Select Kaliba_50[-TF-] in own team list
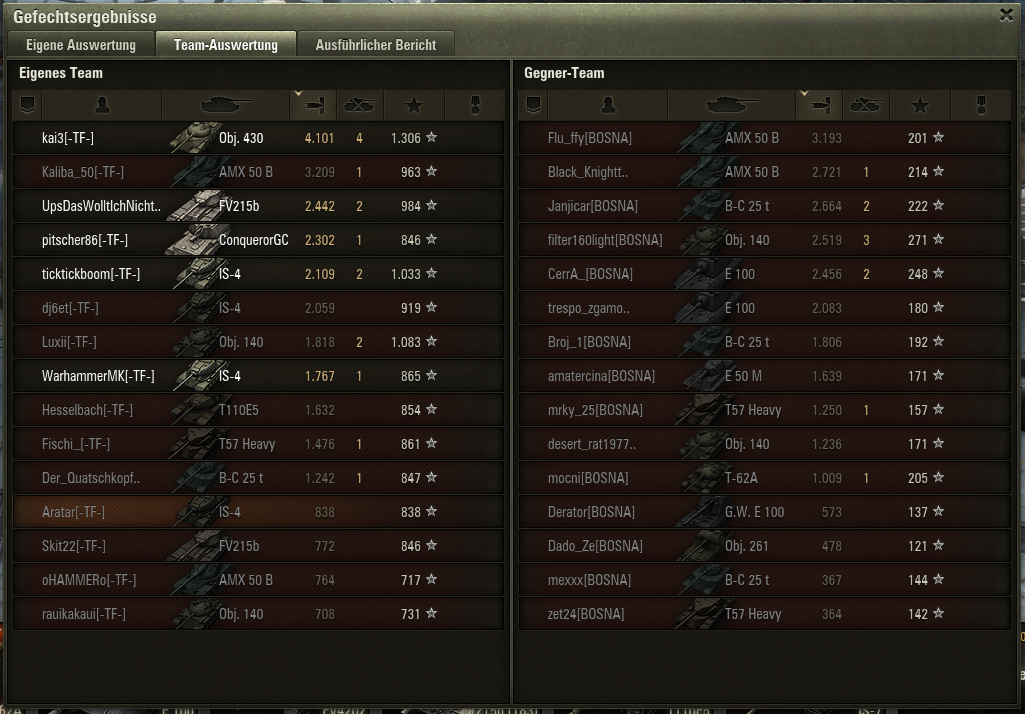This screenshot has height=714, width=1025. (x=83, y=172)
